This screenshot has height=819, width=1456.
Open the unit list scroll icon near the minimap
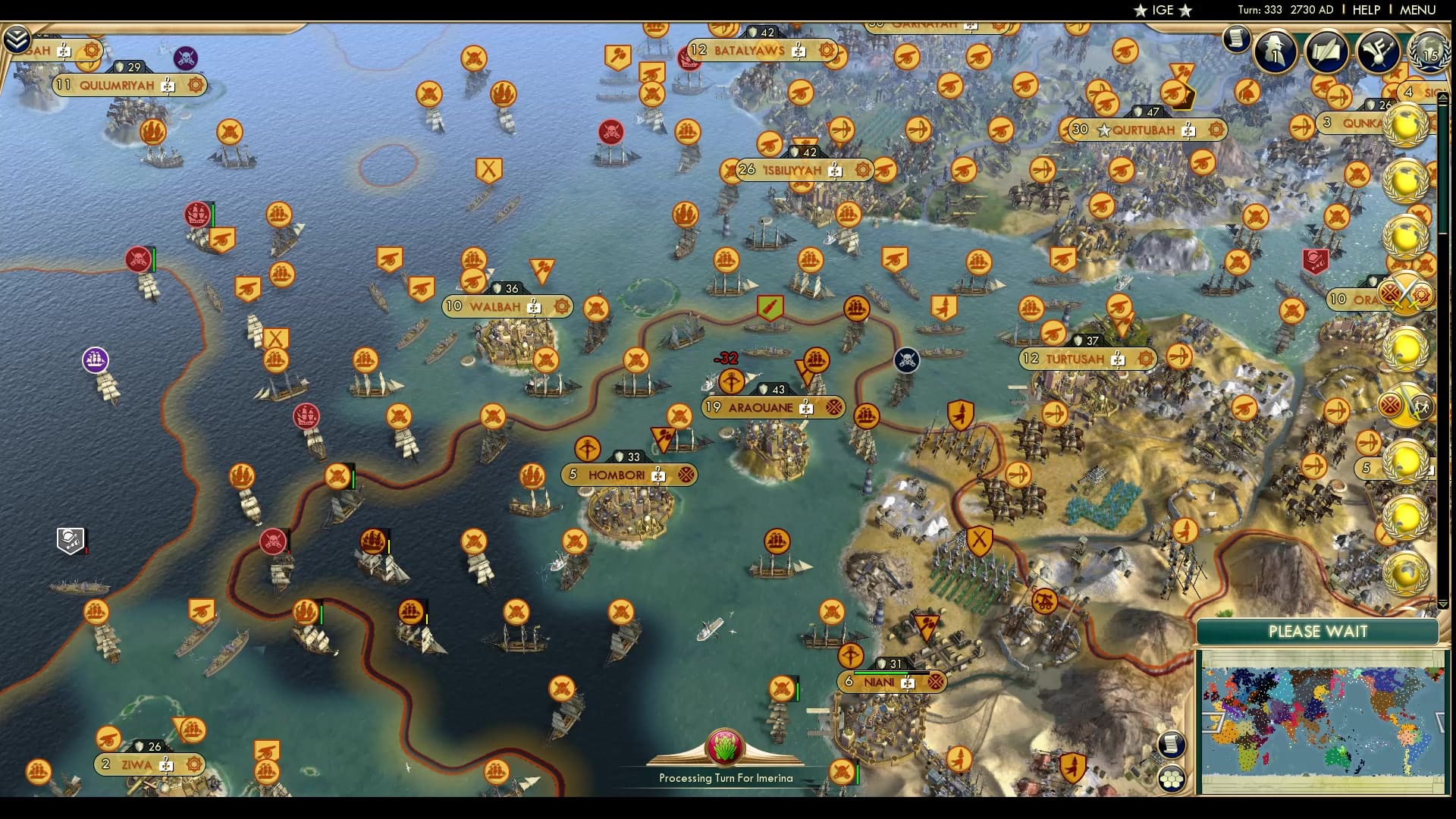pos(1172,744)
